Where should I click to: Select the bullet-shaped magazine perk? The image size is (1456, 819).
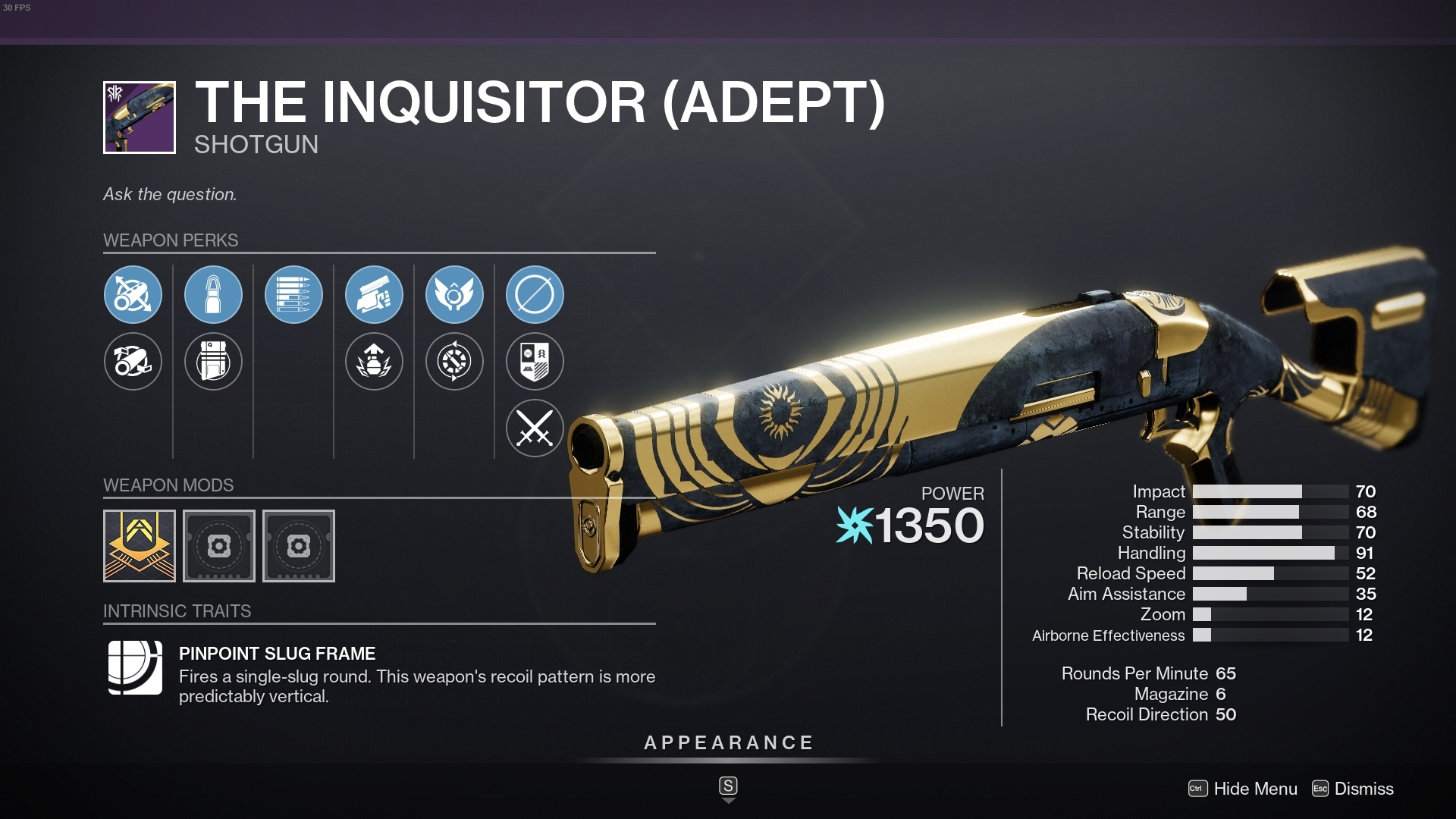[x=213, y=295]
